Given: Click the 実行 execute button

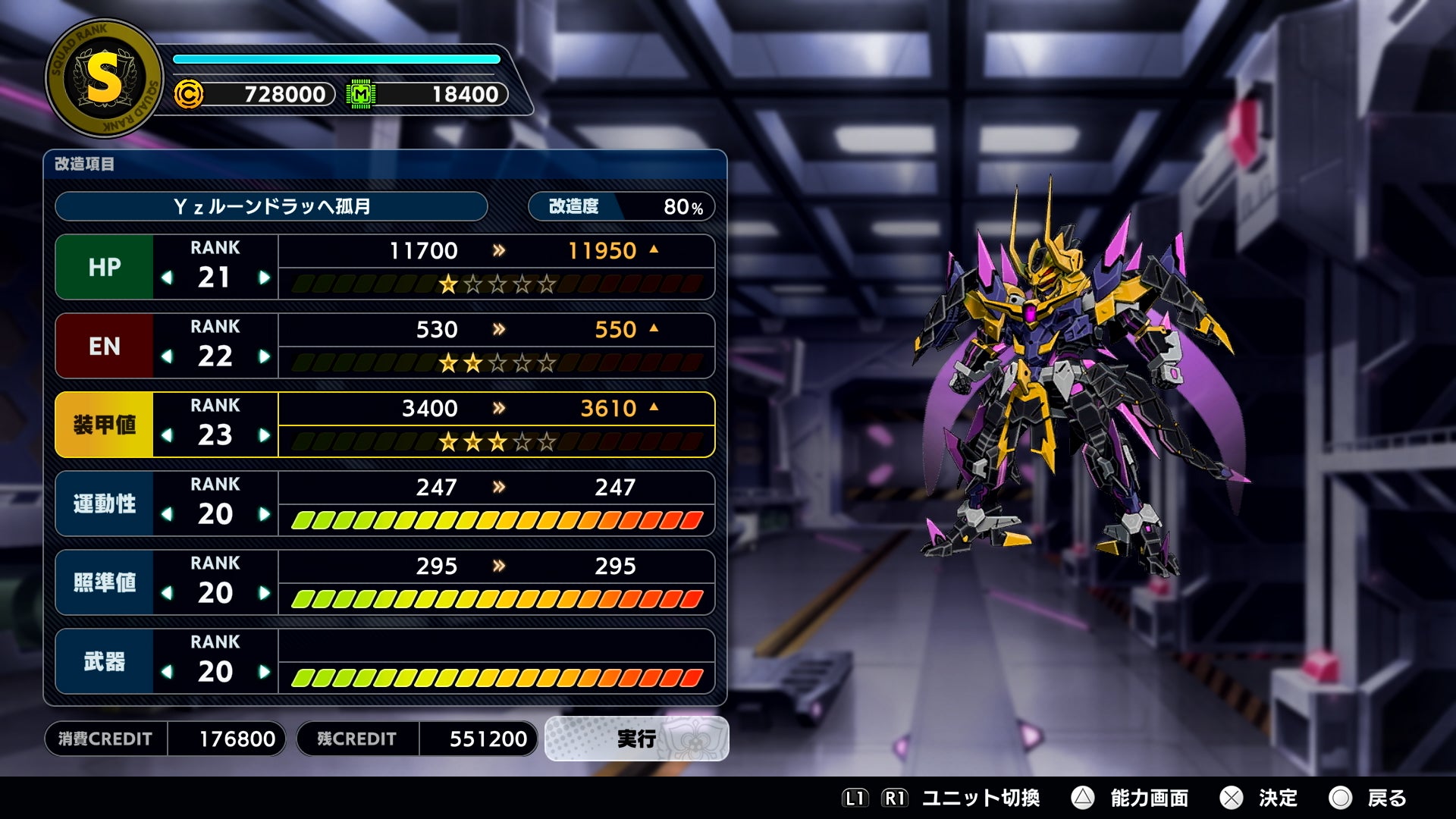Looking at the screenshot, I should (636, 739).
